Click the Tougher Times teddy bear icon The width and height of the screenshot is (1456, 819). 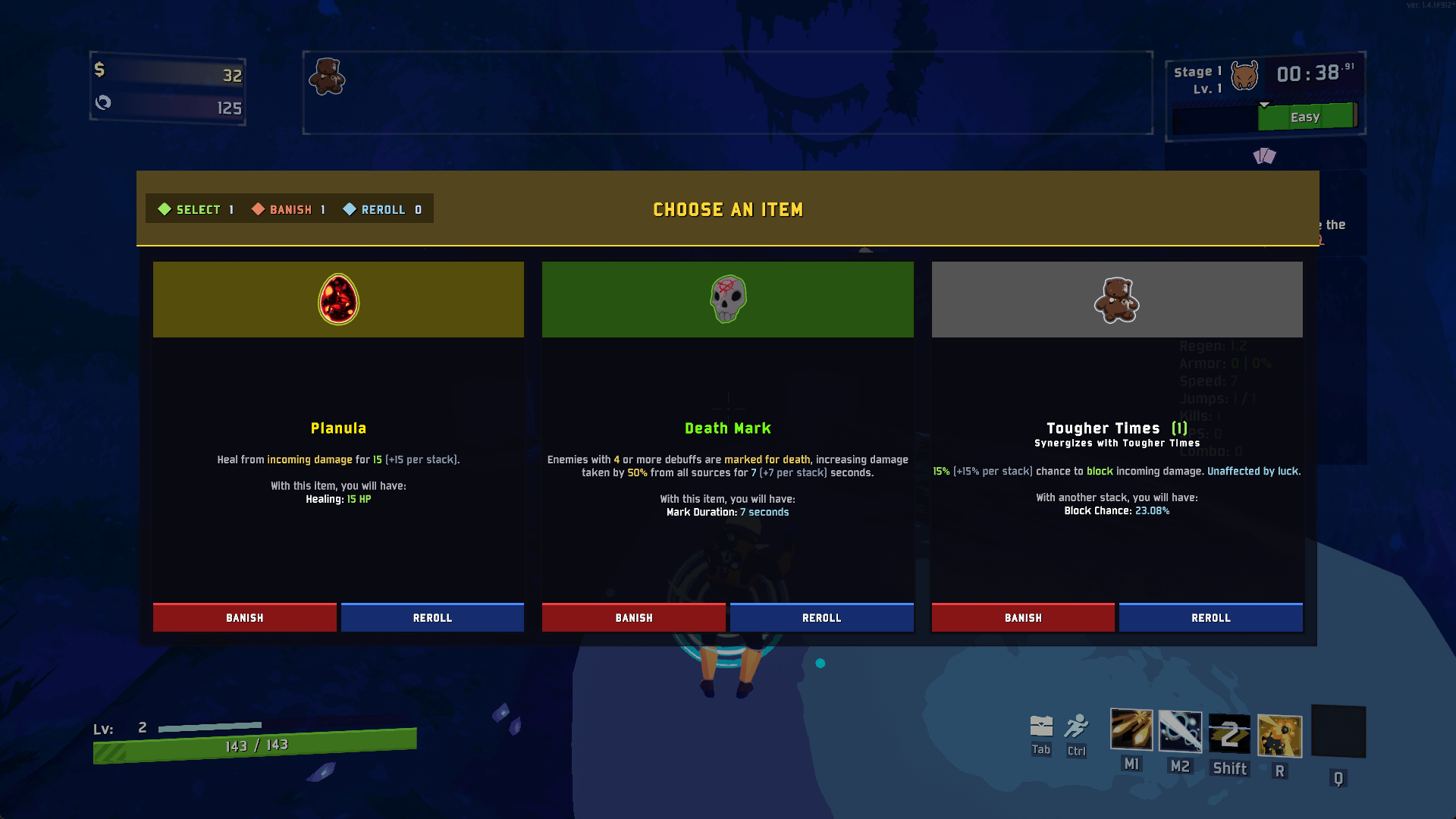pos(1116,299)
